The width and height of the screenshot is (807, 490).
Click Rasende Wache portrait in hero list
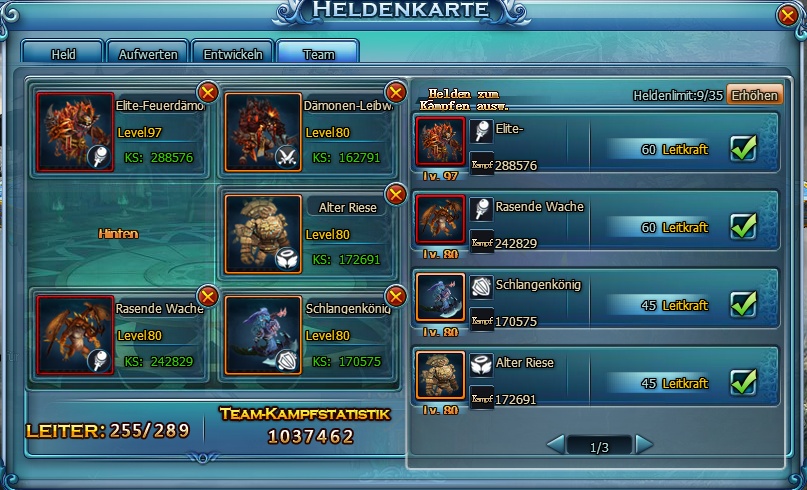(441, 220)
